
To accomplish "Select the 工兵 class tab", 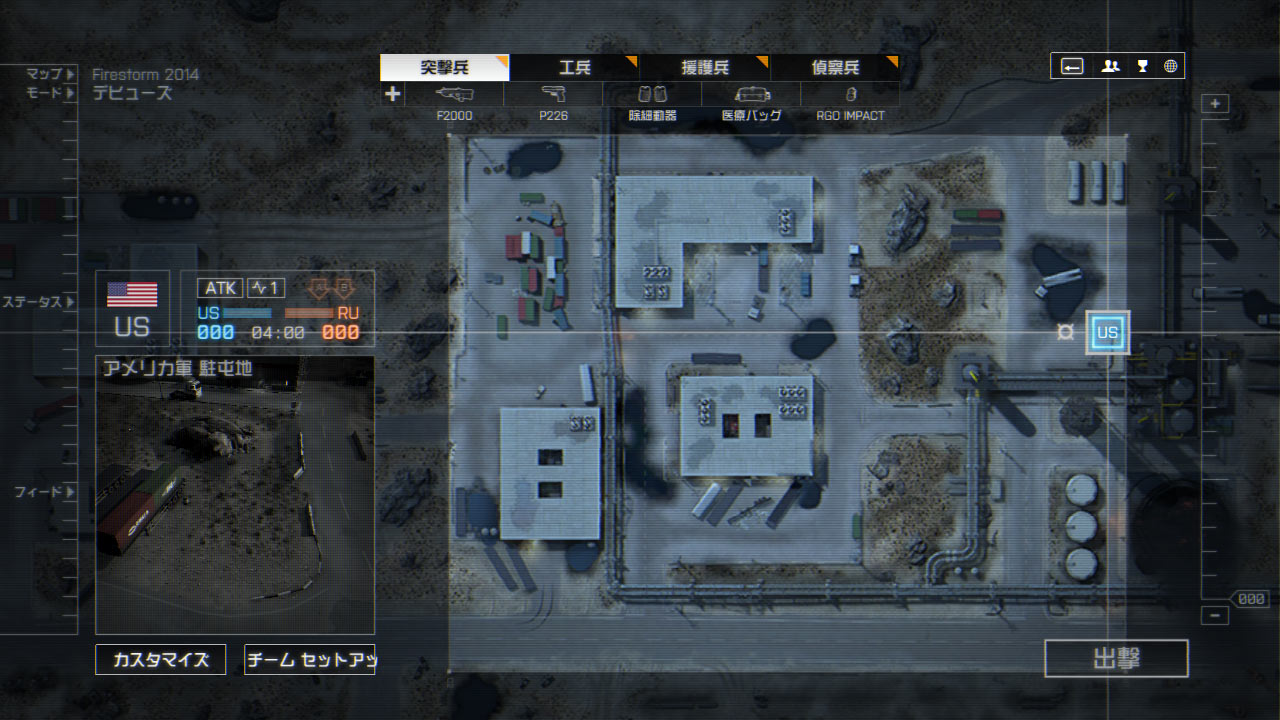I will coord(574,68).
